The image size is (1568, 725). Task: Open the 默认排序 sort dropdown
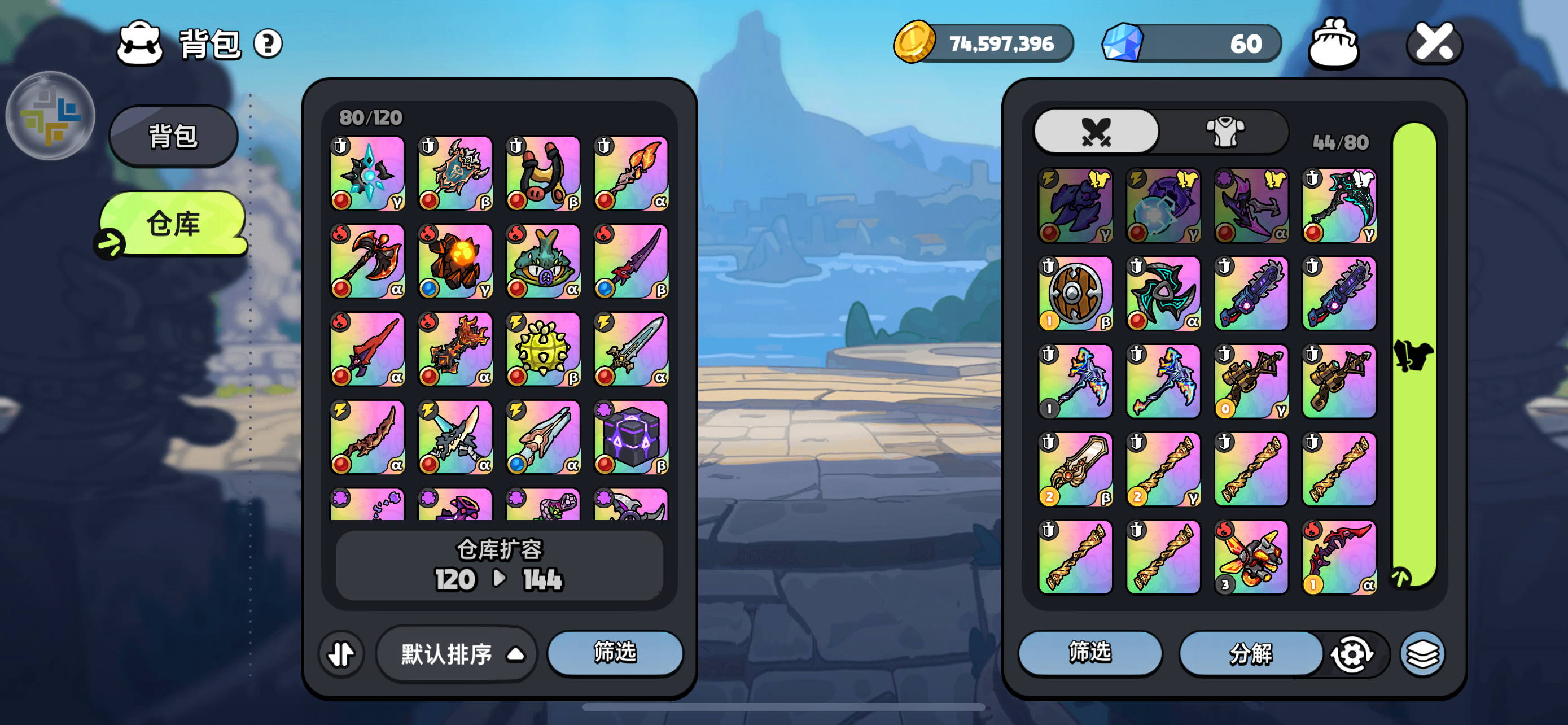tap(457, 654)
